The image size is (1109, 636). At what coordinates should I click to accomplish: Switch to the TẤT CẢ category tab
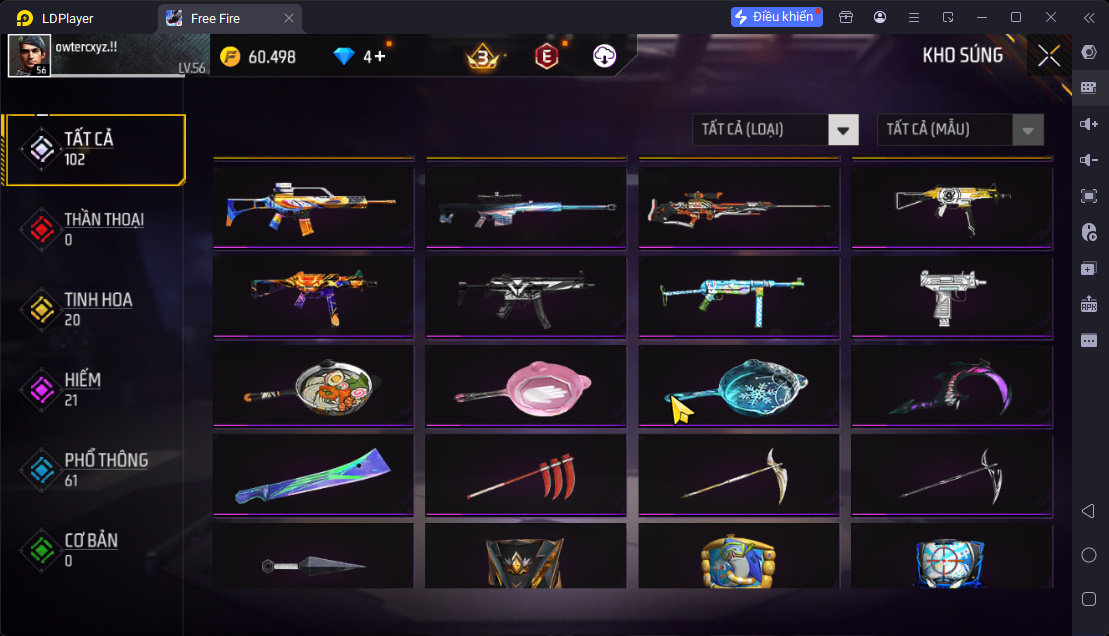pos(94,149)
